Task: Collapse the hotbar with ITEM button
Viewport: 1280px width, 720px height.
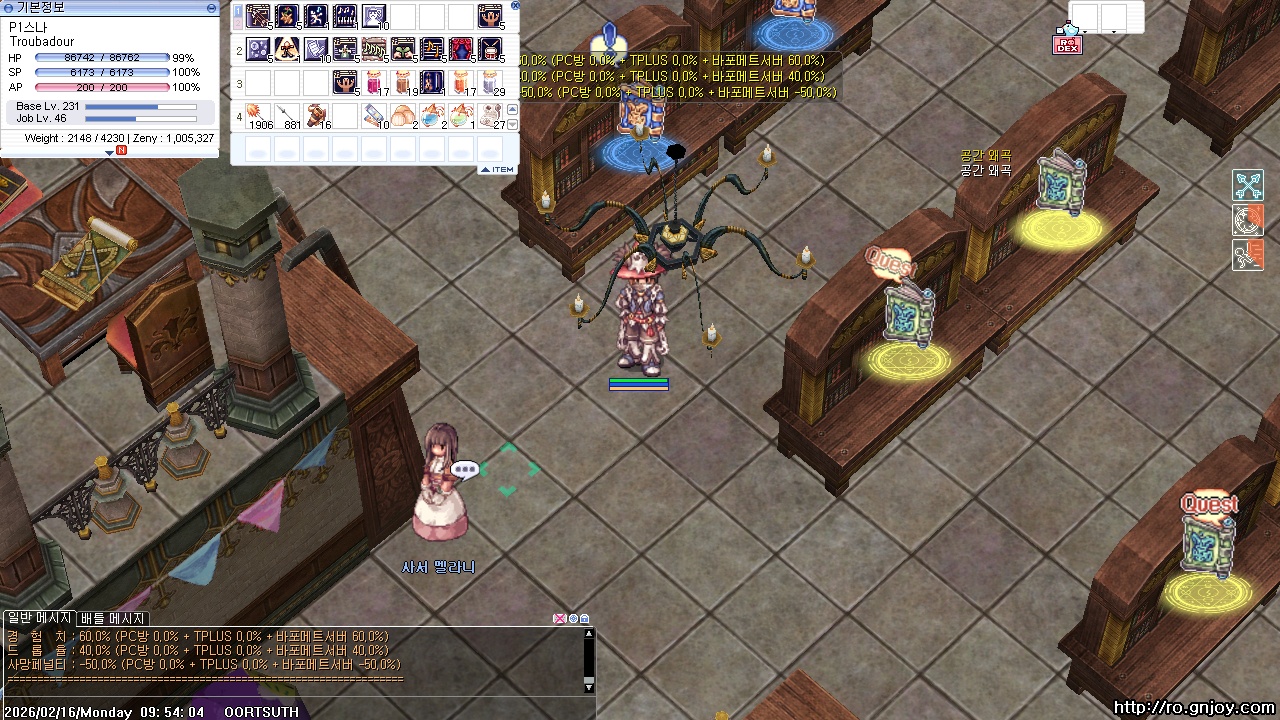Action: (497, 169)
